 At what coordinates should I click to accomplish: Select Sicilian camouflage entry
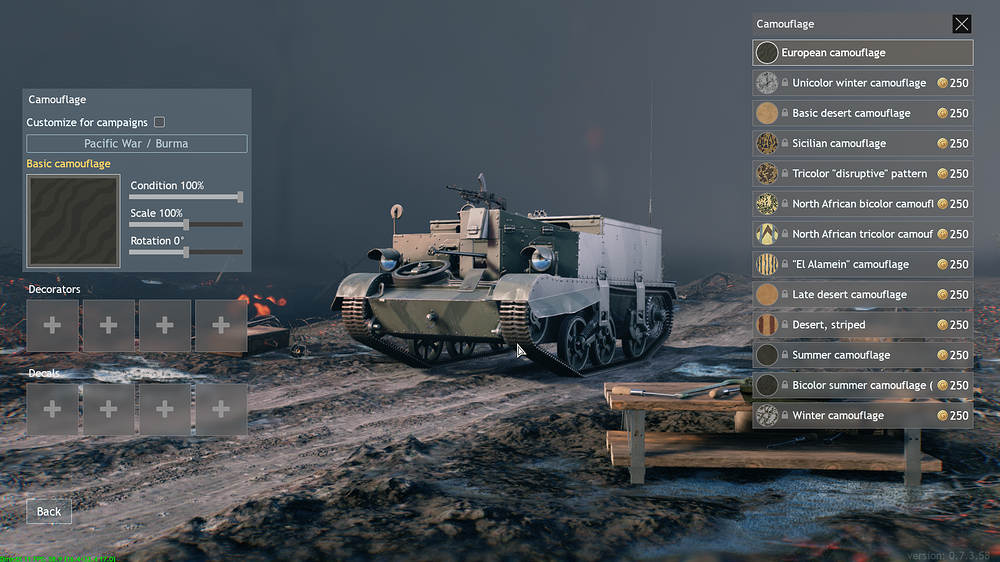pyautogui.click(x=862, y=143)
